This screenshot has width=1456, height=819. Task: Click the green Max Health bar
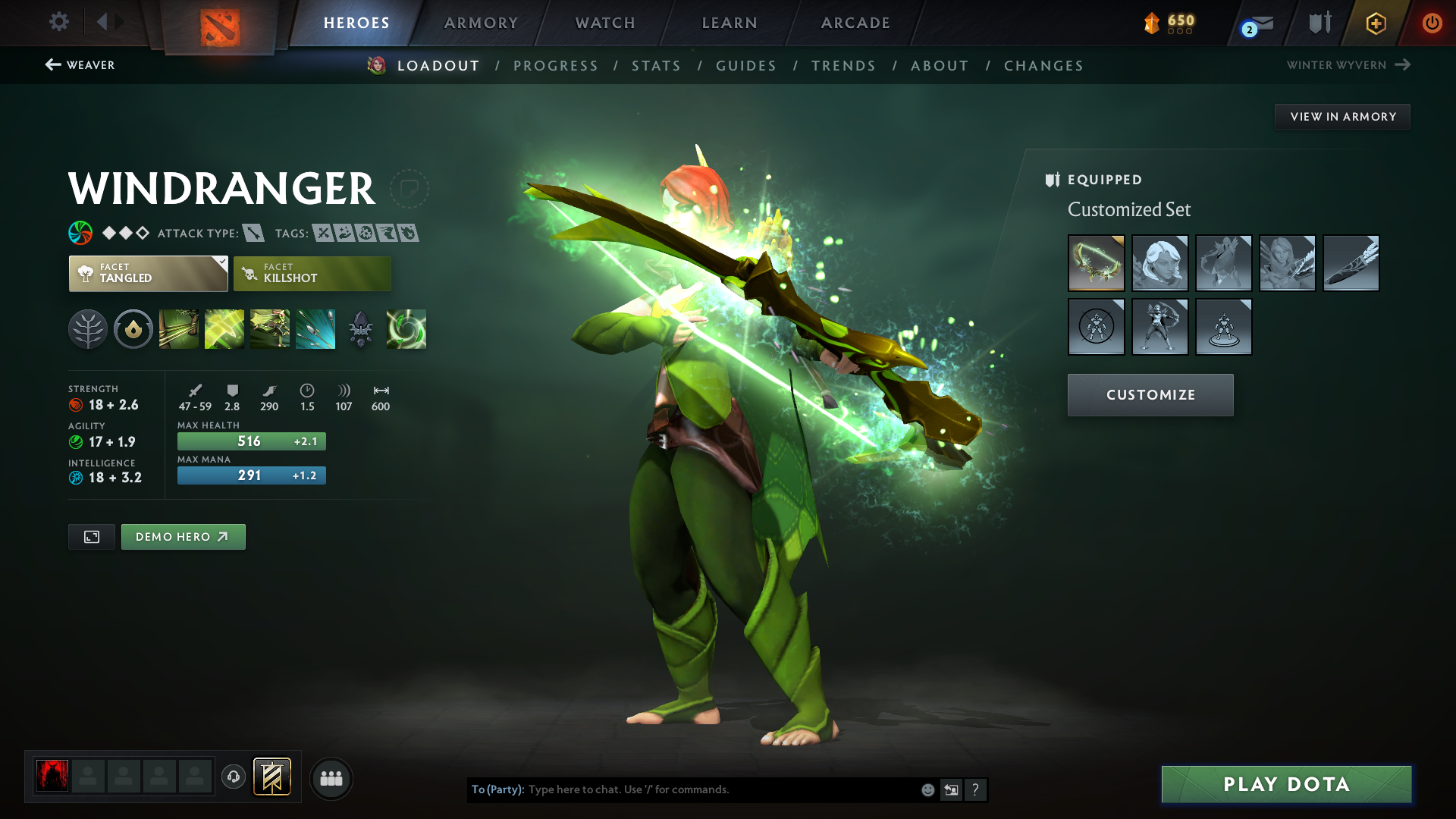point(251,441)
